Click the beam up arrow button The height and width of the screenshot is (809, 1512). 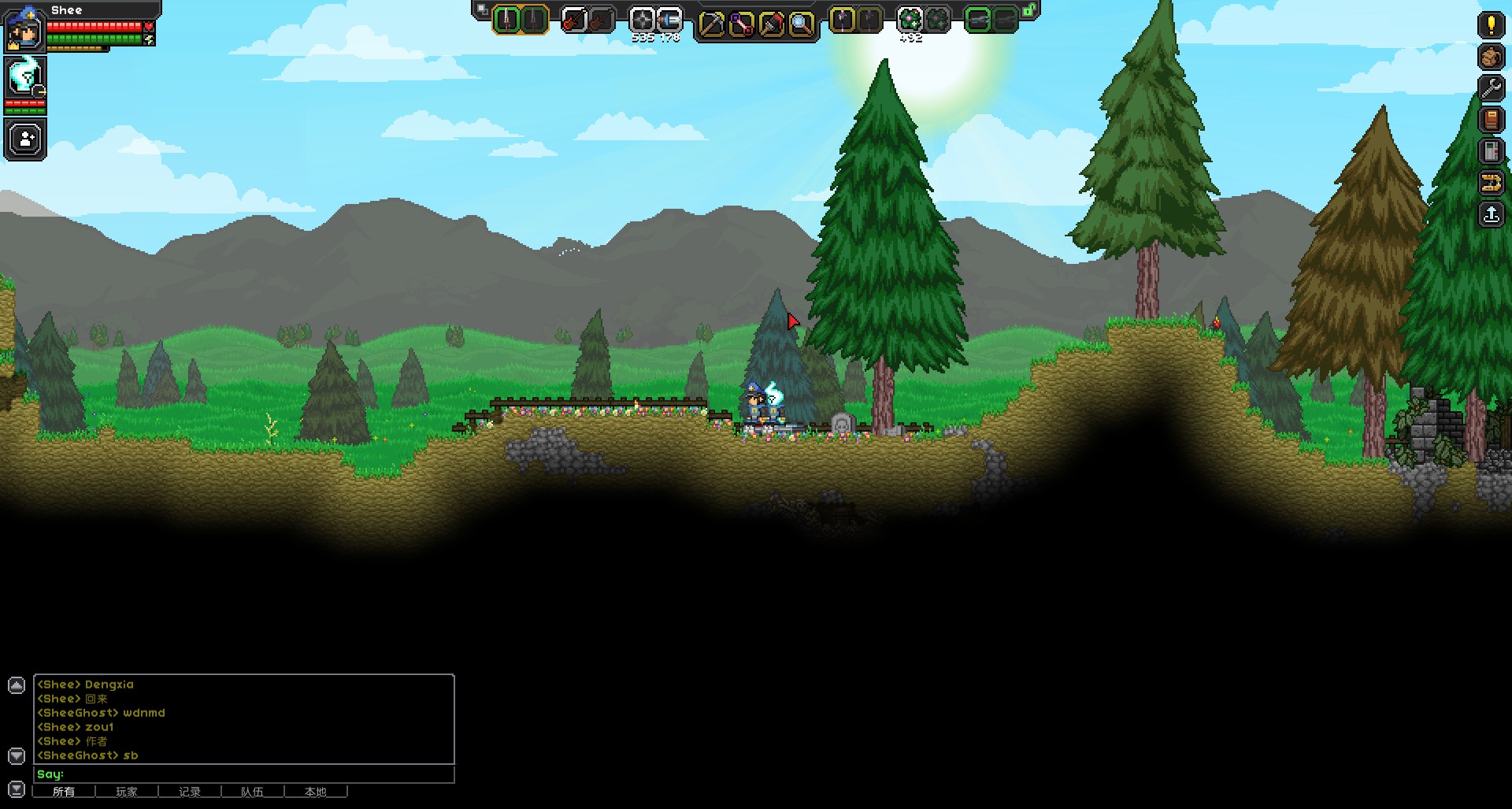[1491, 214]
